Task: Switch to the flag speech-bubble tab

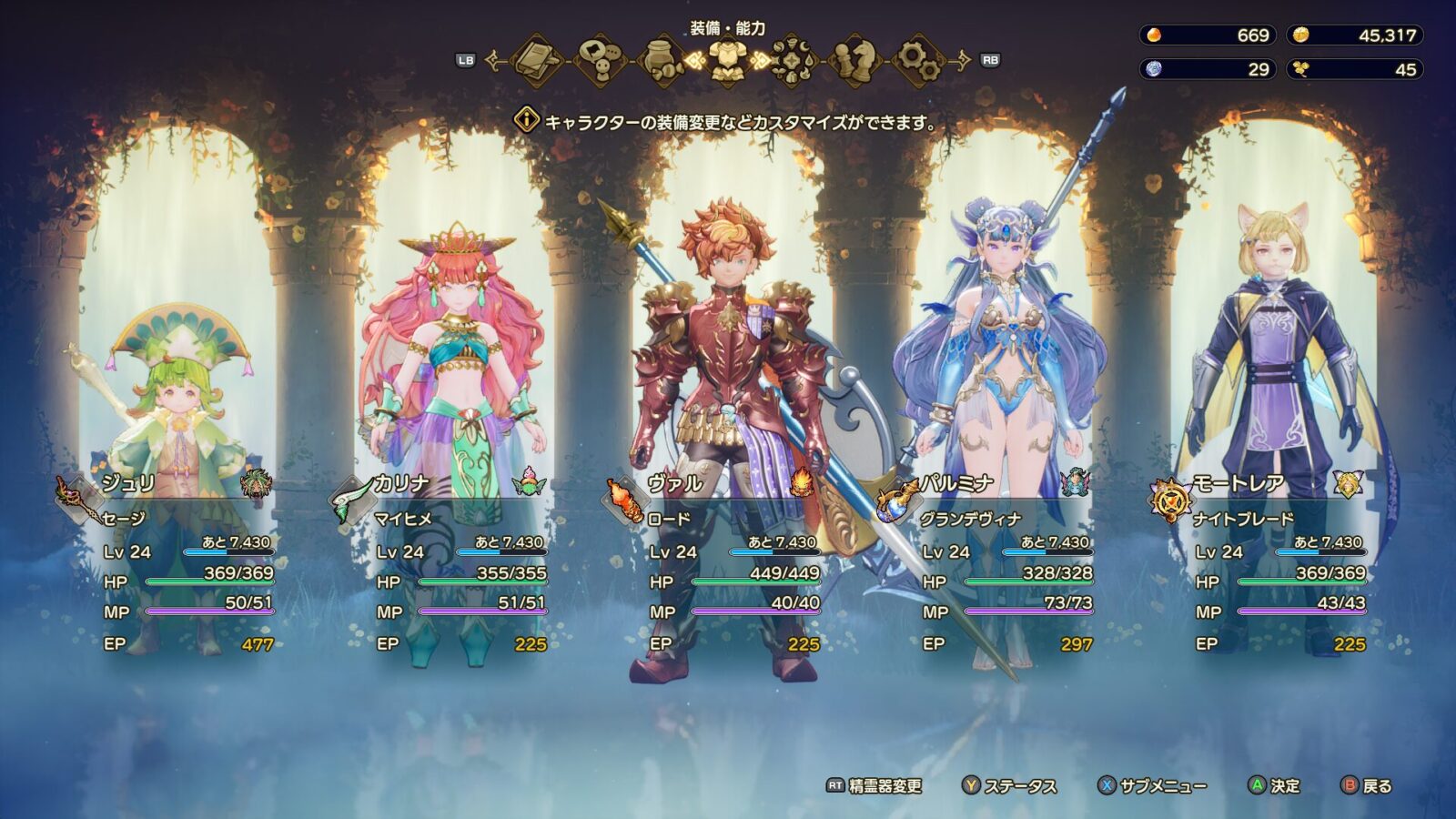Action: [x=602, y=61]
